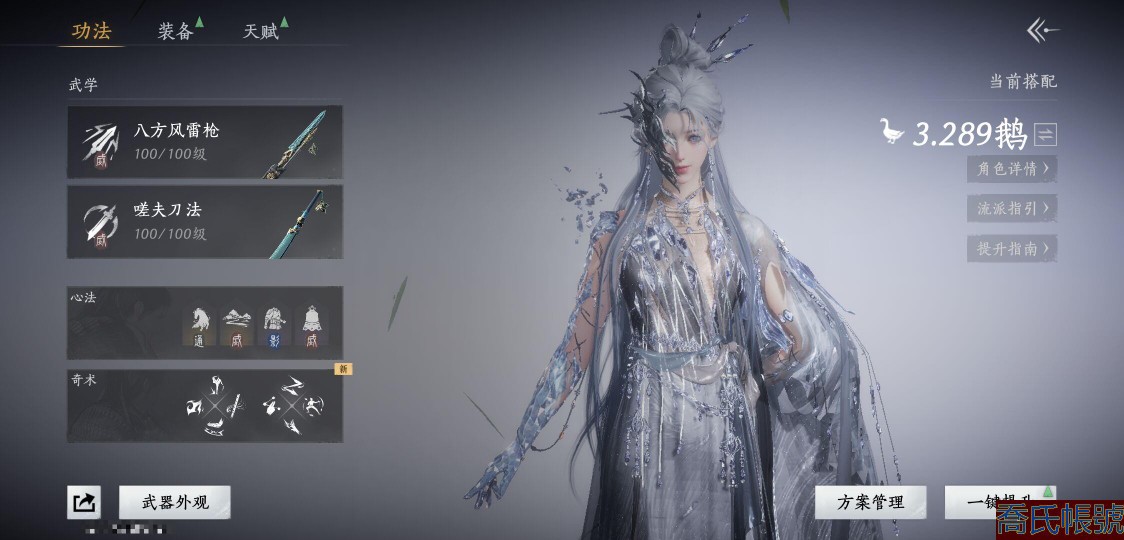Open 武器外观 weapon appearance
The image size is (1124, 540).
point(175,502)
